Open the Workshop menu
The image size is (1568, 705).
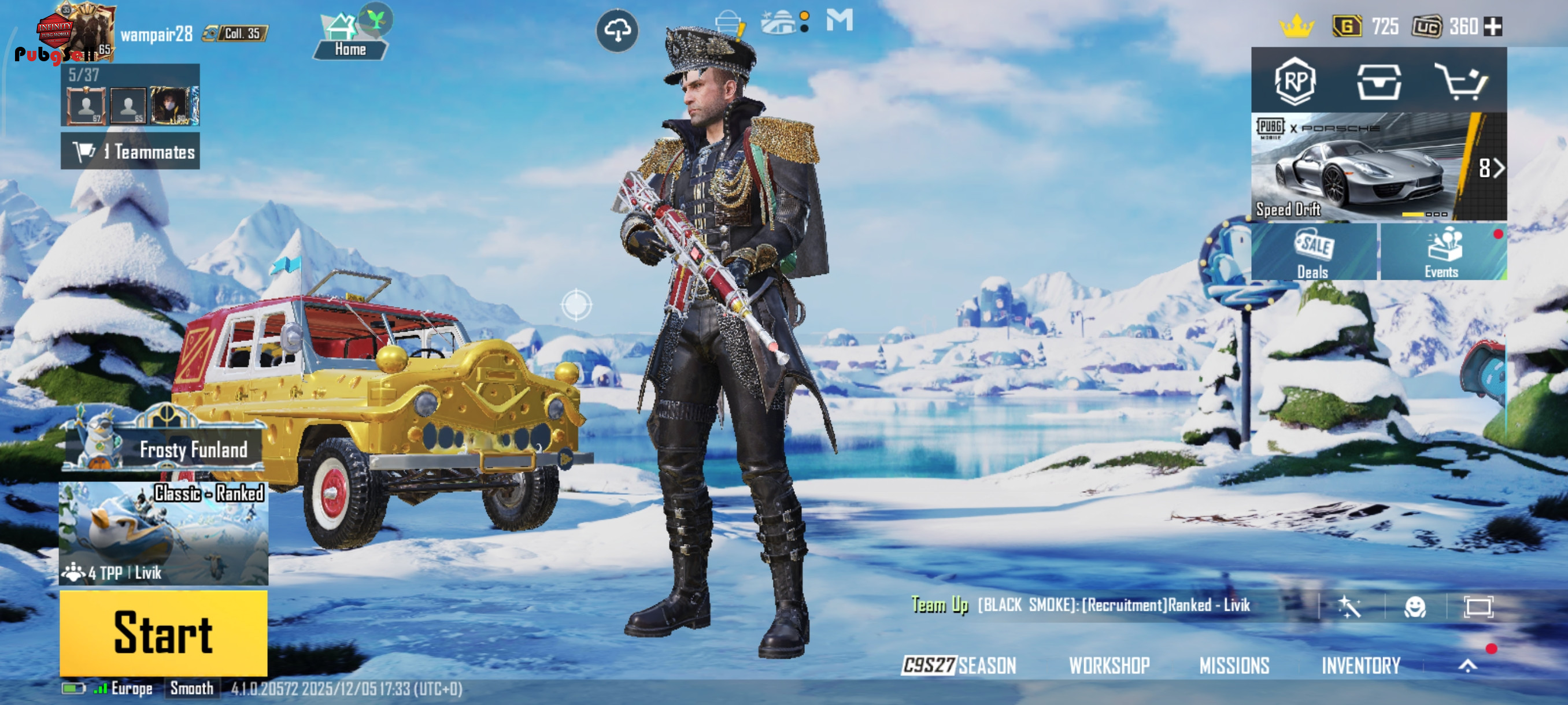pyautogui.click(x=1109, y=665)
